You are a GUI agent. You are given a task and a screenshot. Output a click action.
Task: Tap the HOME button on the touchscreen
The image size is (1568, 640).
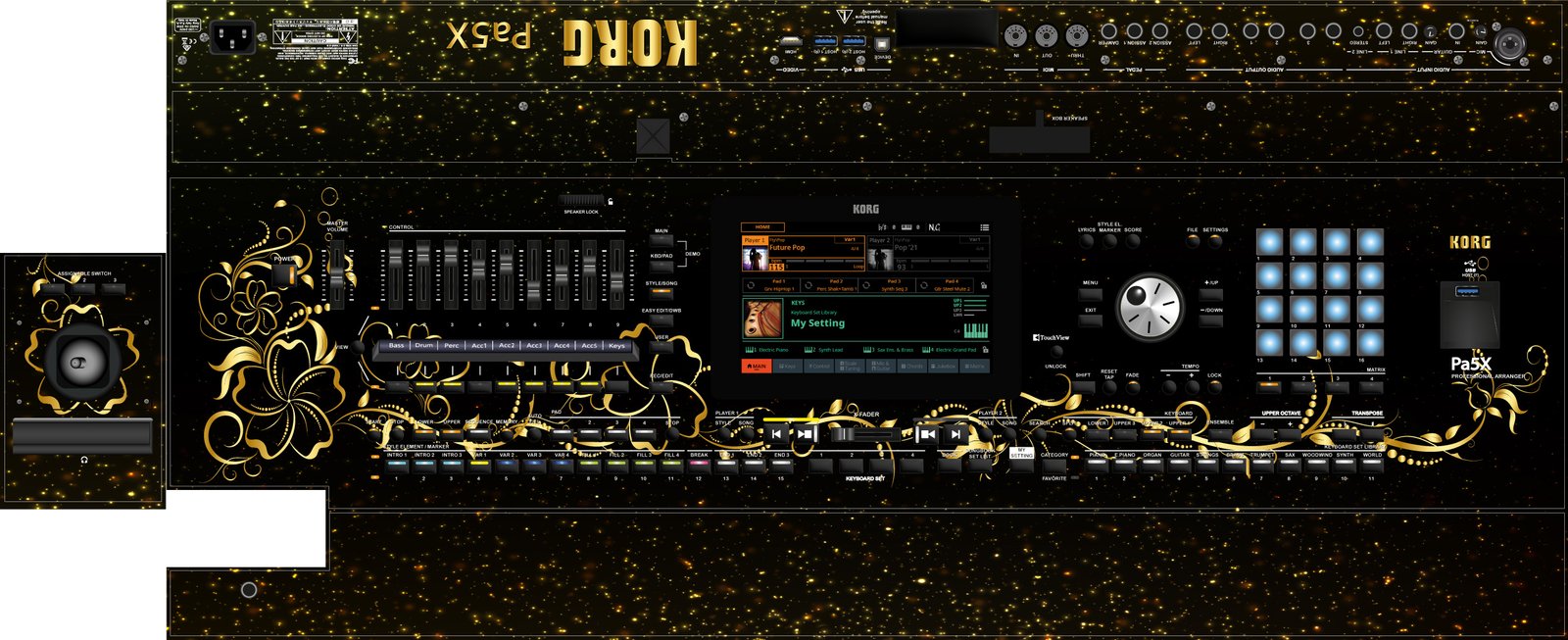click(762, 227)
